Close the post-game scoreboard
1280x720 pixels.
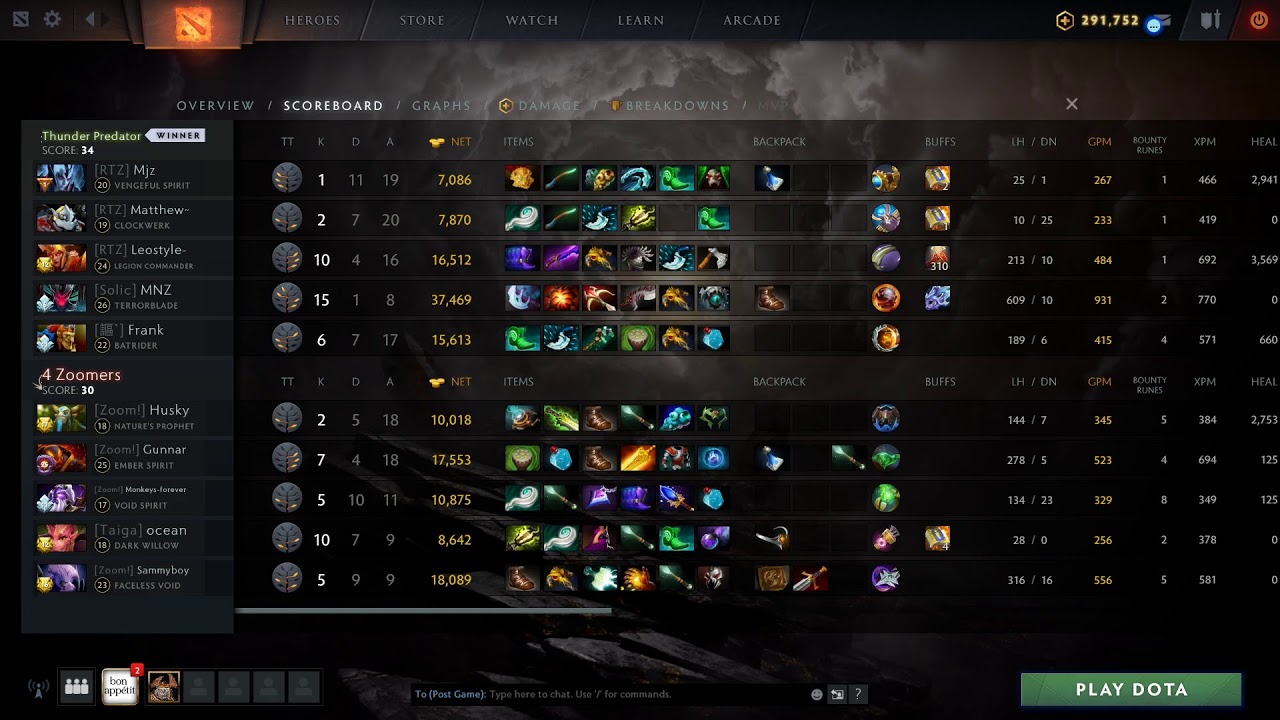(x=1071, y=104)
